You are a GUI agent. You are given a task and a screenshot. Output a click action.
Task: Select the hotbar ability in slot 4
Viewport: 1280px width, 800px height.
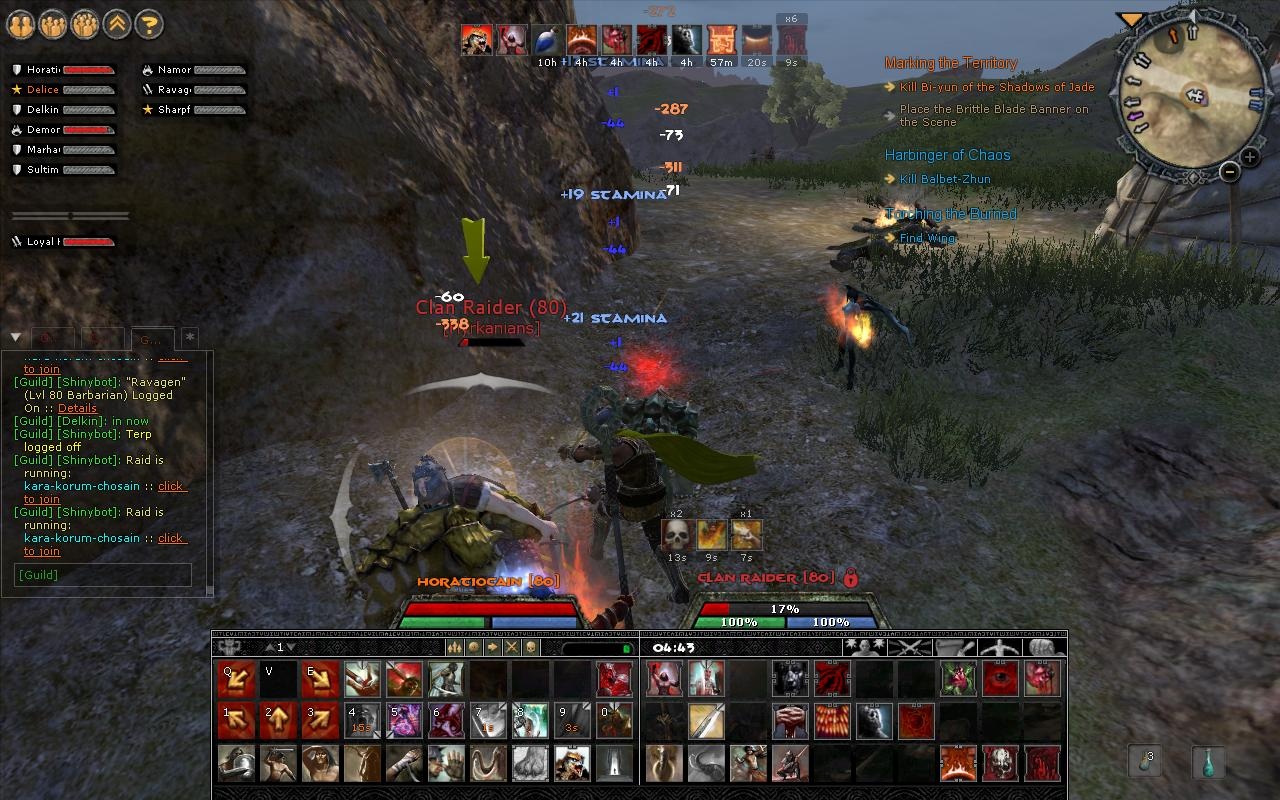pyautogui.click(x=362, y=721)
